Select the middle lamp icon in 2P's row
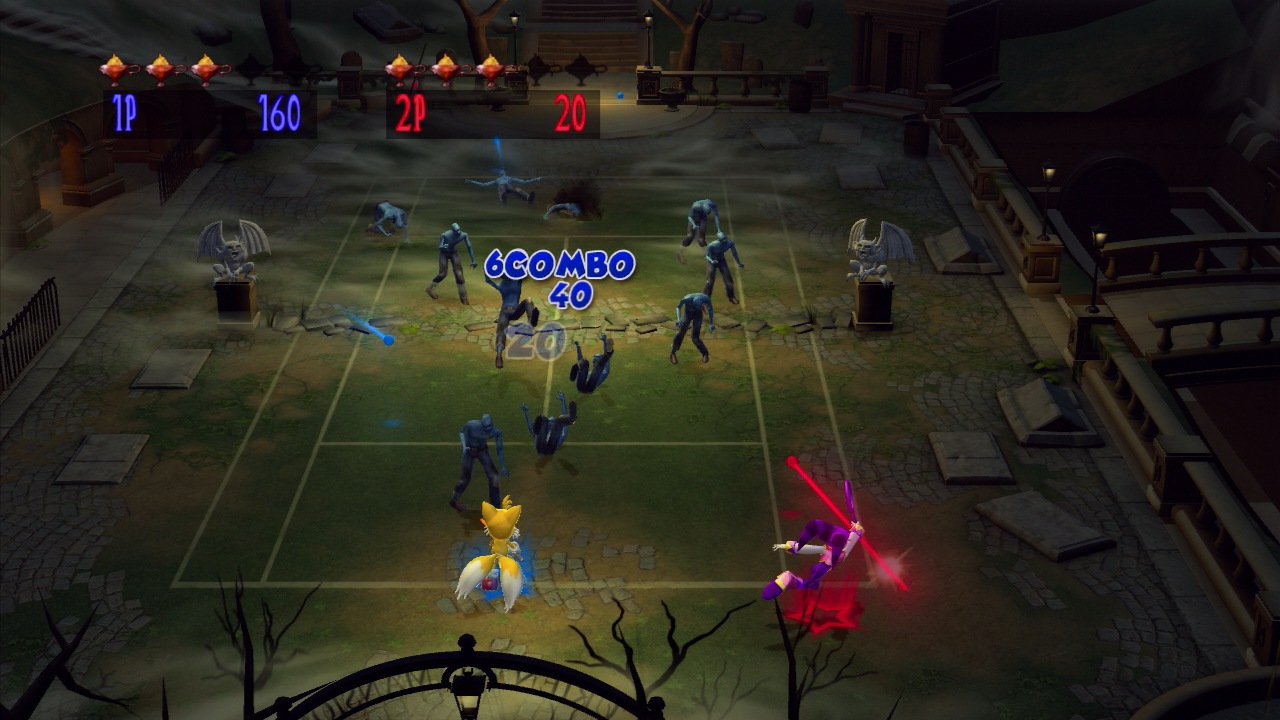Viewport: 1280px width, 720px height. point(444,65)
